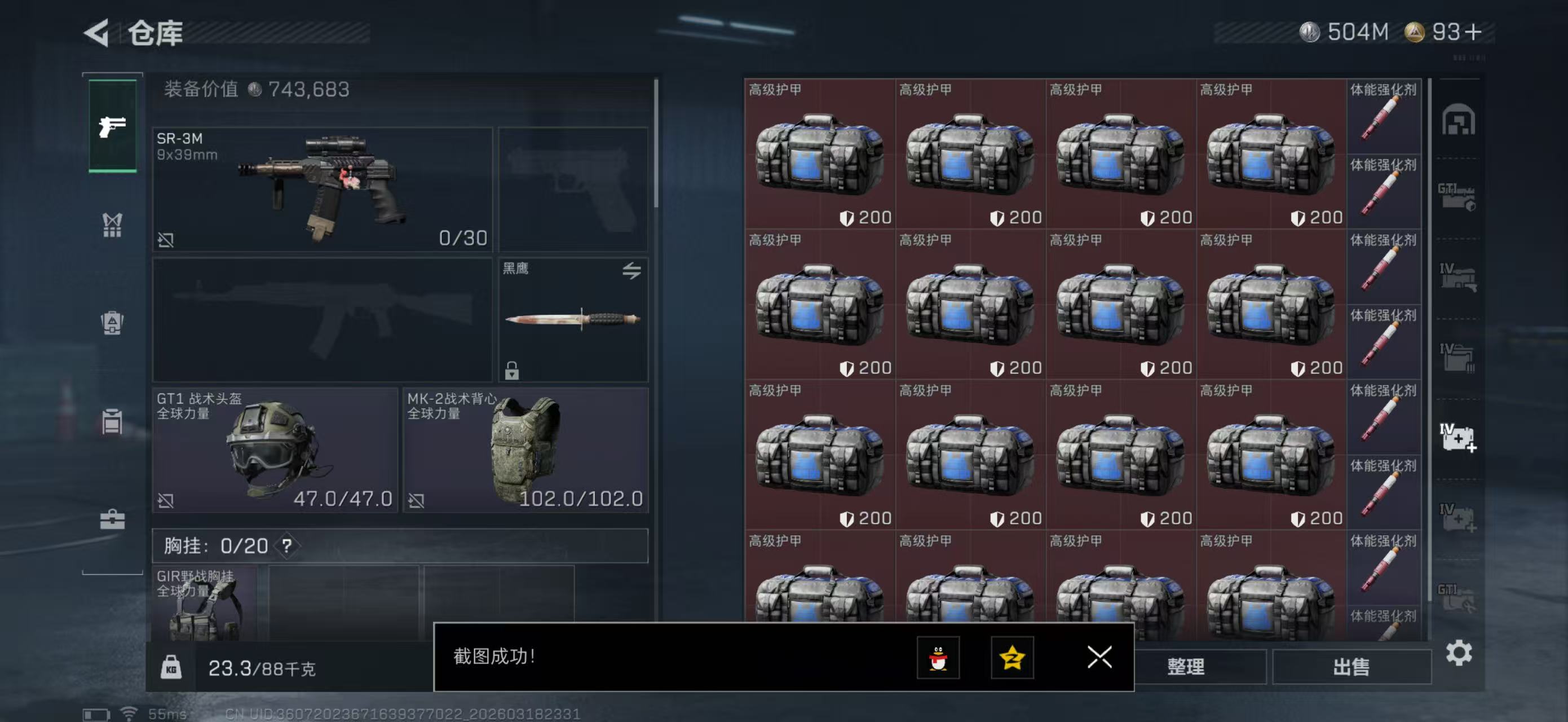Open the GT1 战术头盔 helmet slot
This screenshot has width=1568, height=722.
[275, 450]
